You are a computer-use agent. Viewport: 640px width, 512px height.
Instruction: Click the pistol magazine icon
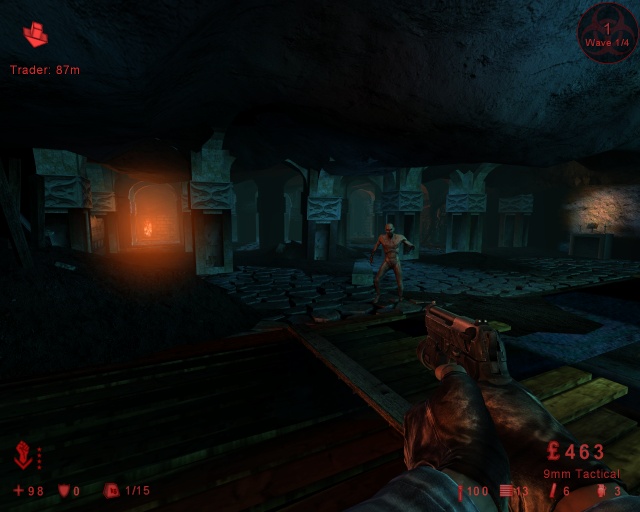coord(506,491)
